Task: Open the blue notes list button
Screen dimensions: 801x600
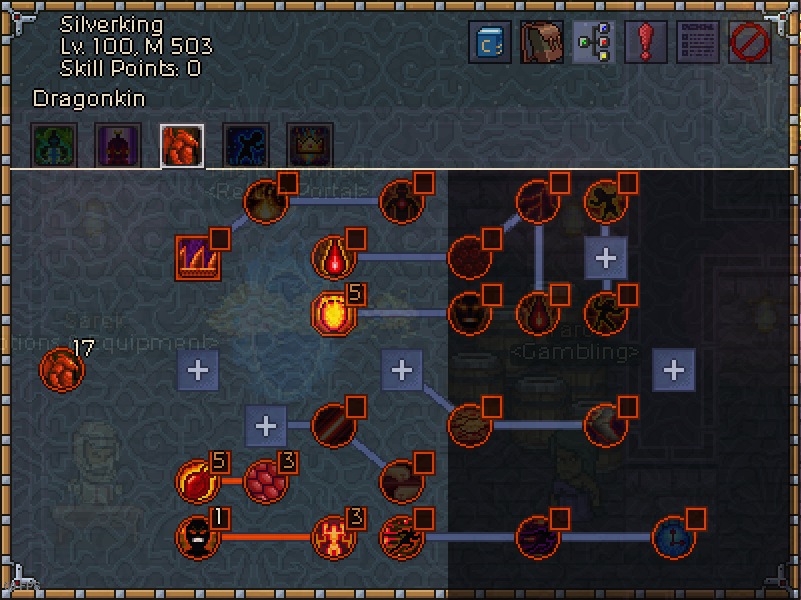Action: click(x=698, y=43)
